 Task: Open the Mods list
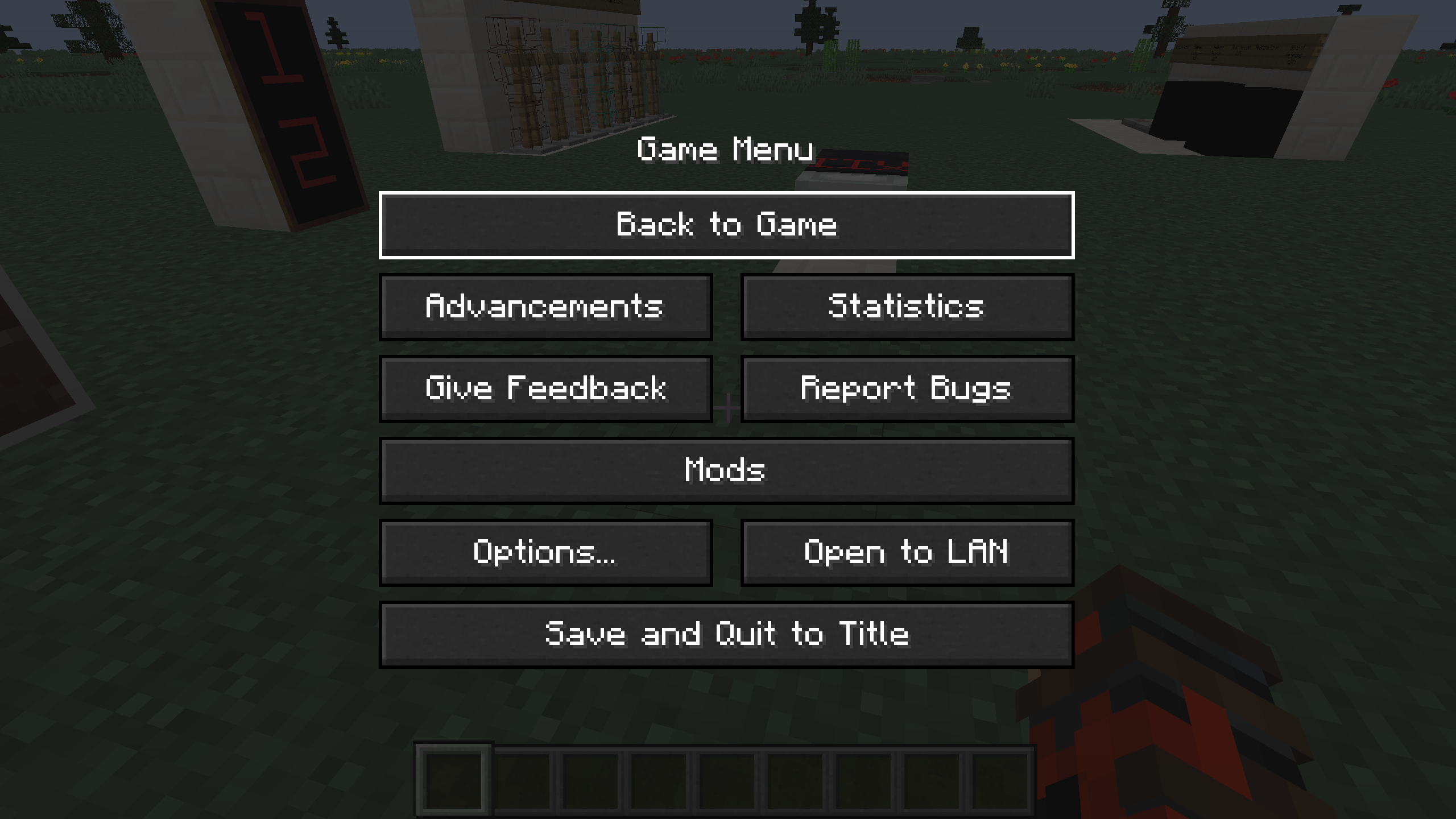(x=727, y=470)
